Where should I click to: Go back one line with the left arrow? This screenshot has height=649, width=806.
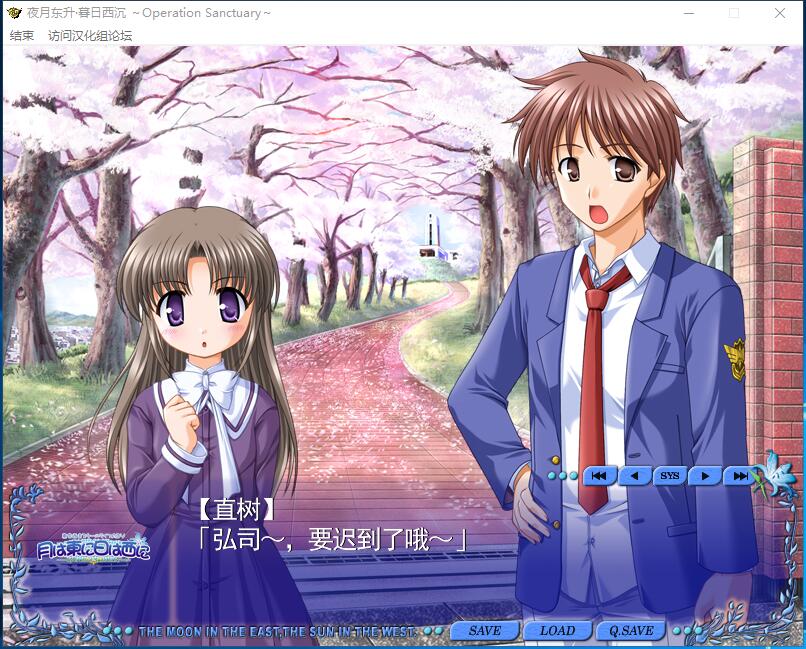pos(634,476)
